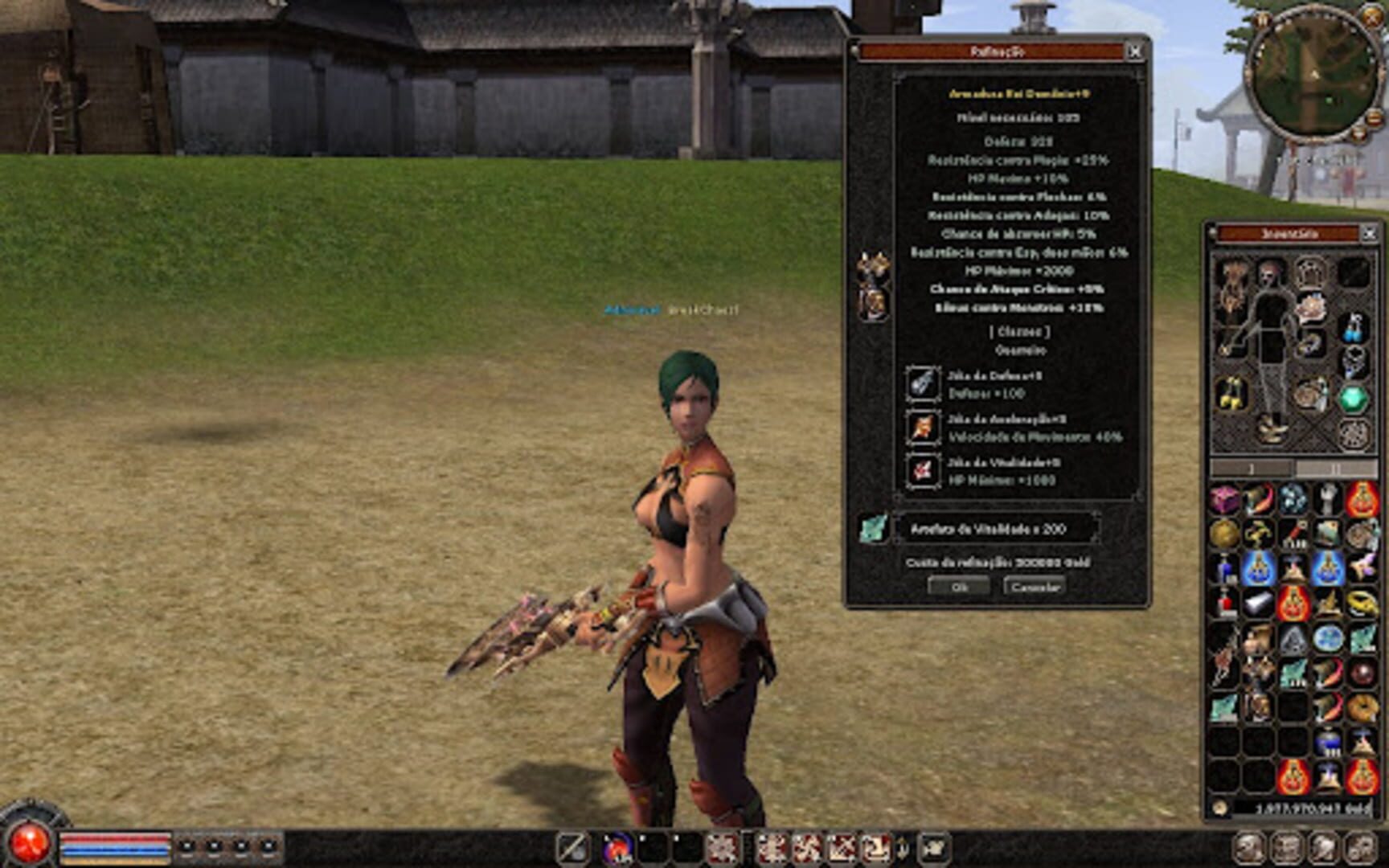The image size is (1389, 868).
Task: Switch to inventory tab II
Action: click(1337, 466)
